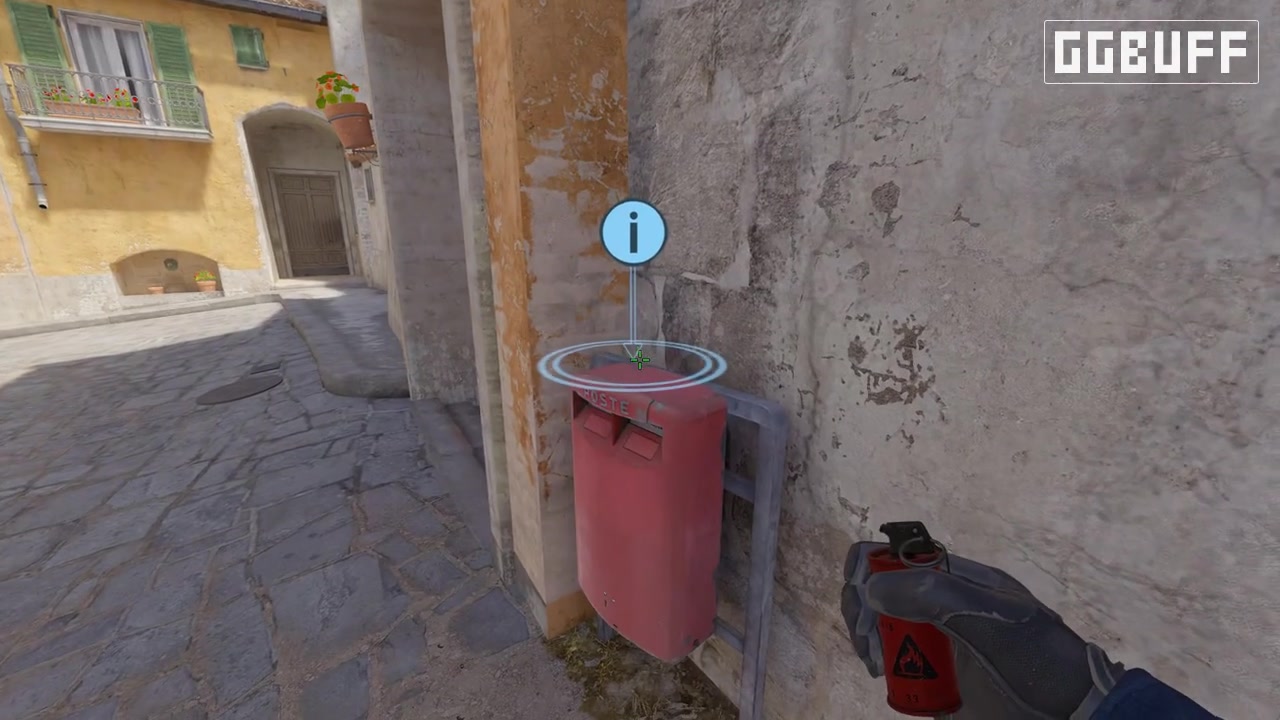Viewport: 1280px width, 720px height.
Task: Click the blue info icon above the mailbox
Action: coord(632,231)
